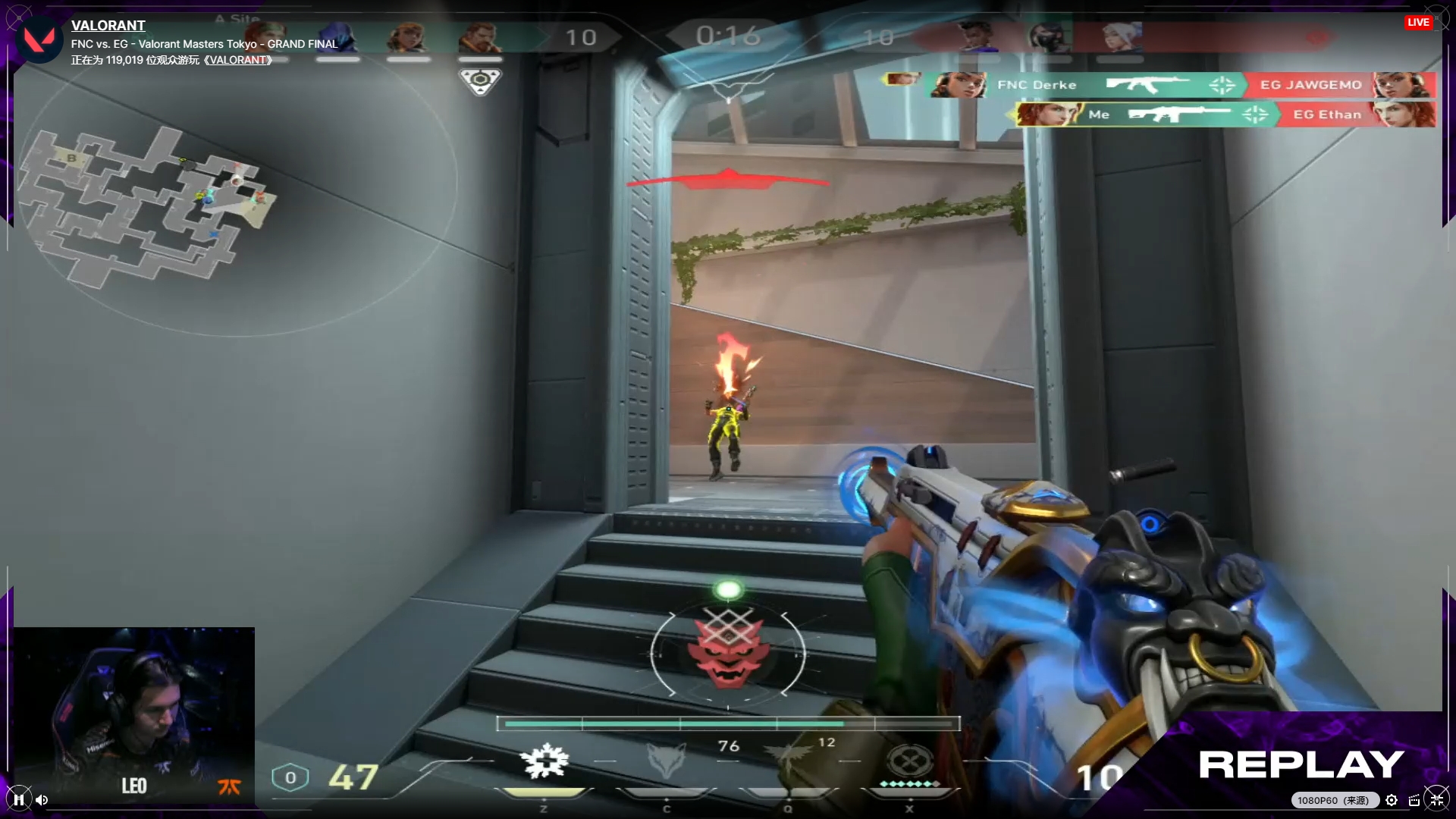Exit fullscreen mode
The image size is (1456, 819).
pyautogui.click(x=1436, y=799)
